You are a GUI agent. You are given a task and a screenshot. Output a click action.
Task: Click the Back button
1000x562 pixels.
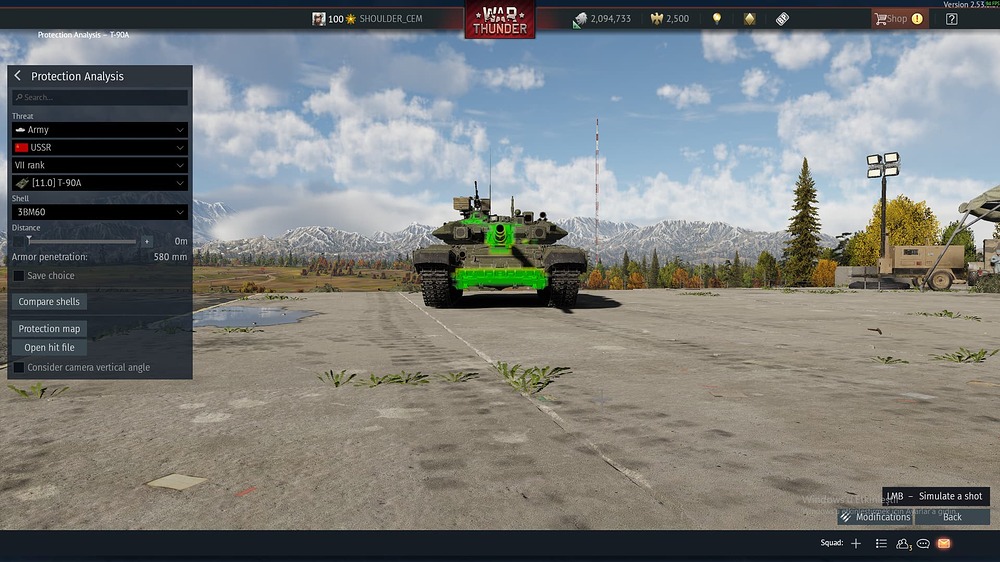click(x=952, y=517)
